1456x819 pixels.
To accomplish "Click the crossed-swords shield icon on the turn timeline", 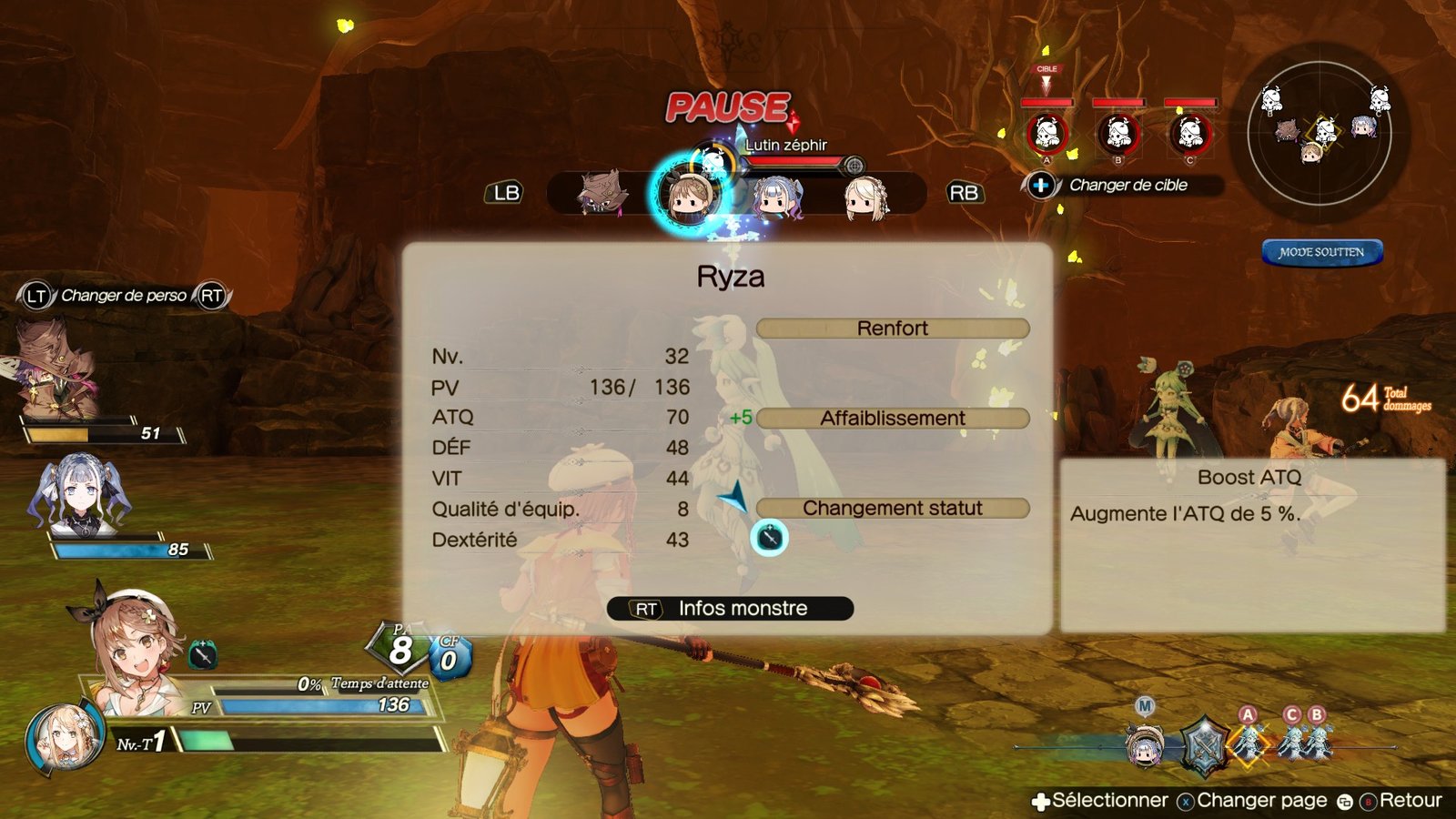I will (1204, 743).
